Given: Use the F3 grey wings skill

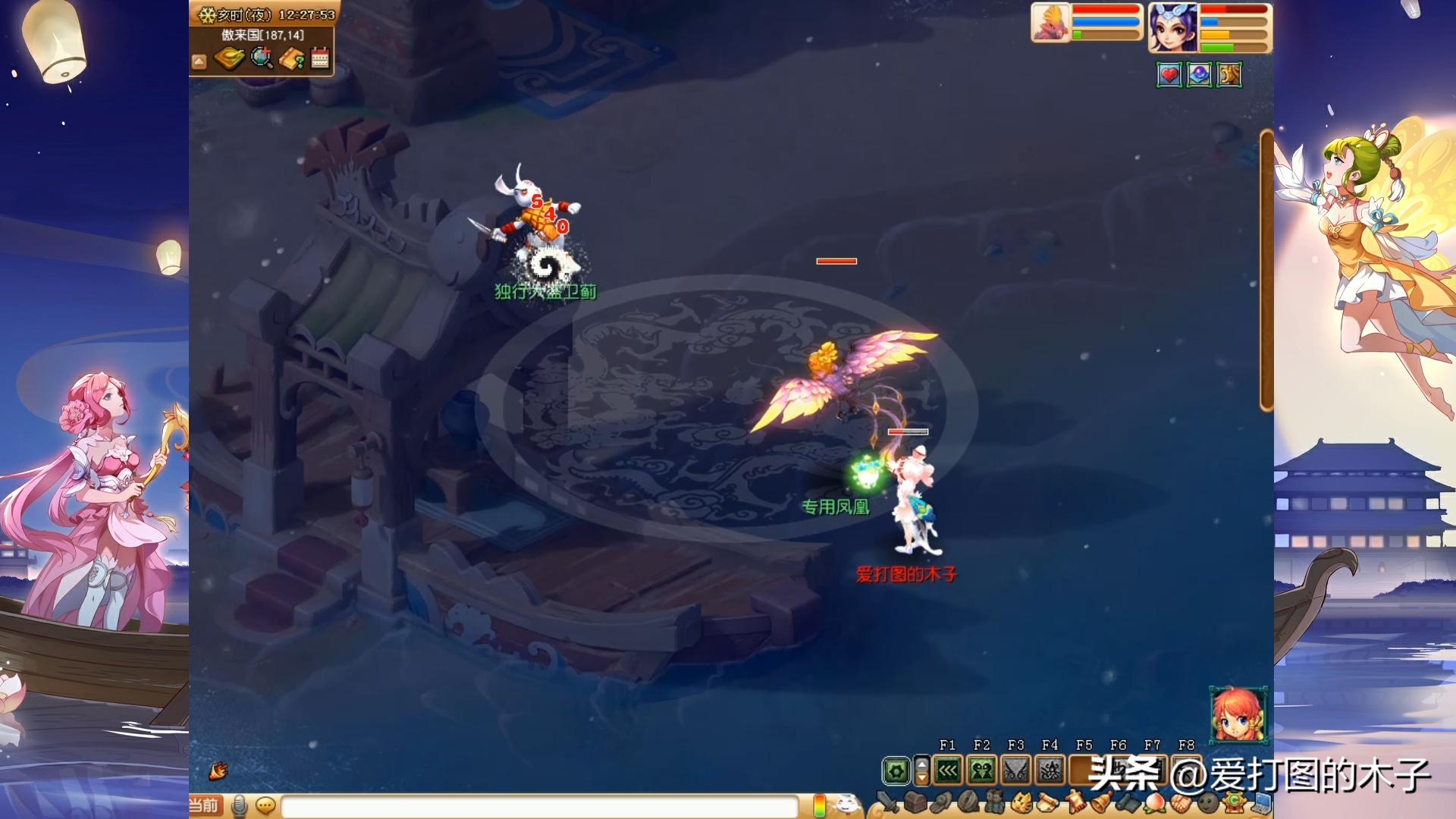Looking at the screenshot, I should (x=1016, y=771).
